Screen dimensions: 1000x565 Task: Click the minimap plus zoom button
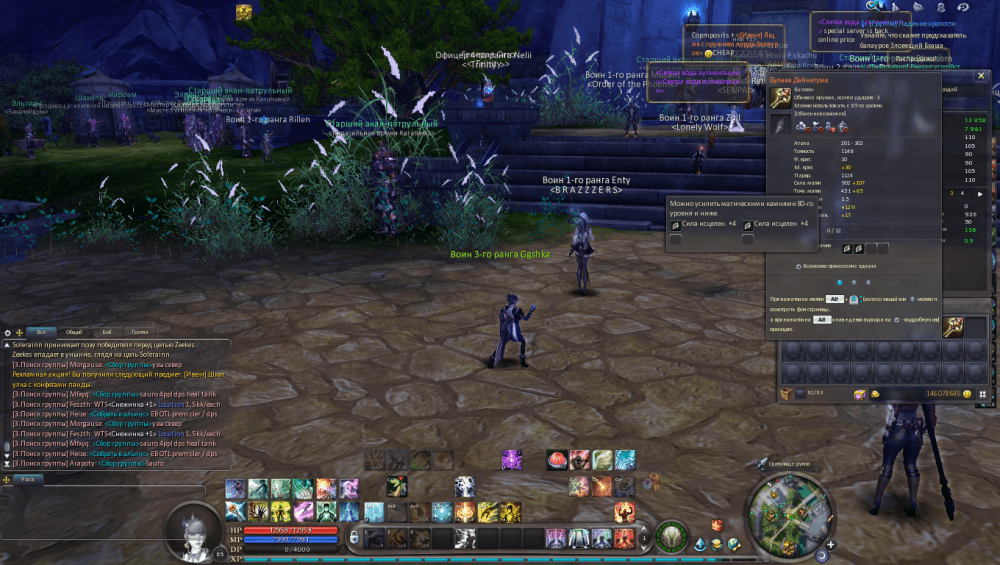(829, 547)
